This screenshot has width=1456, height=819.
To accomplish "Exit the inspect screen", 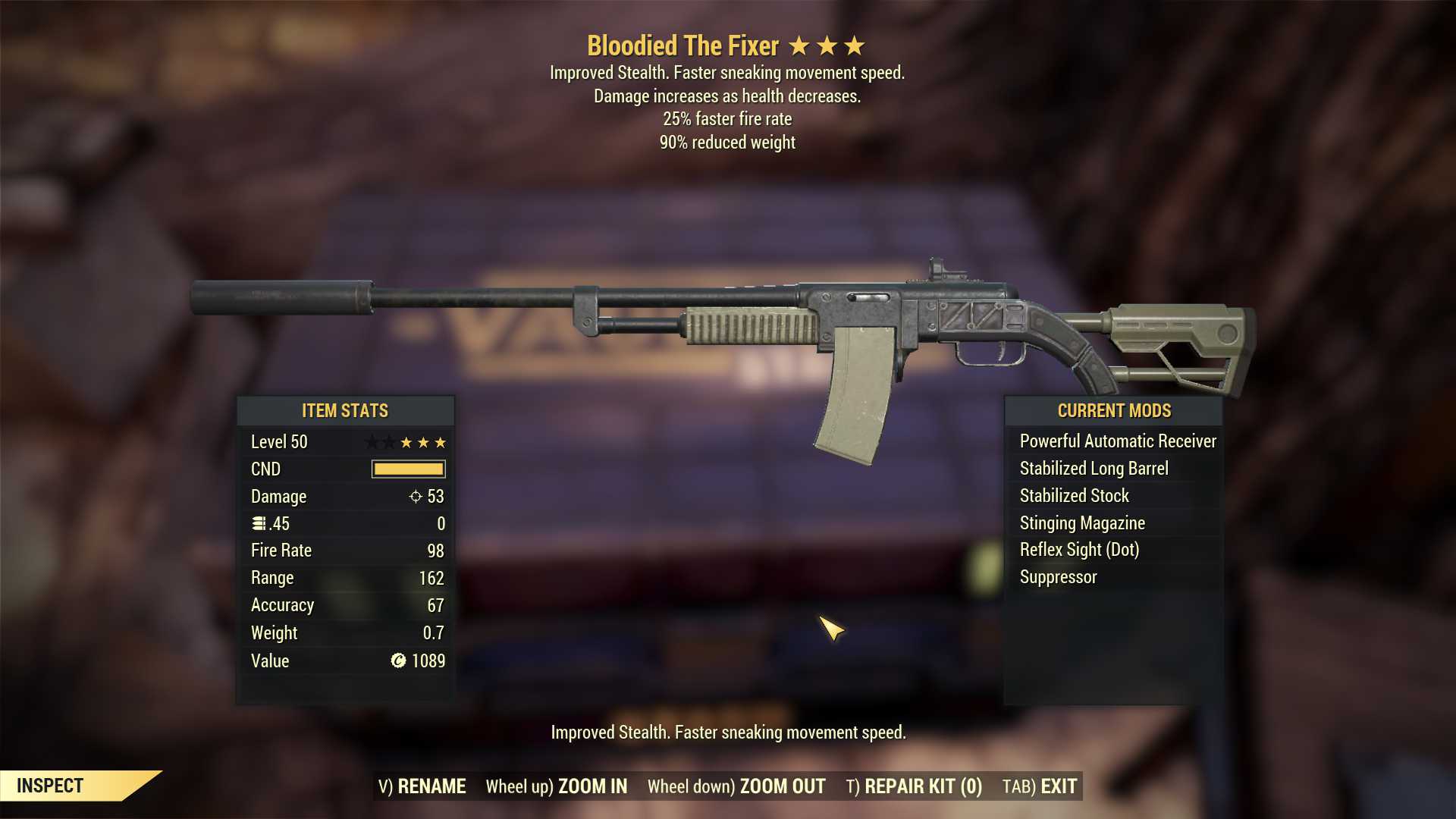I will pyautogui.click(x=1040, y=786).
